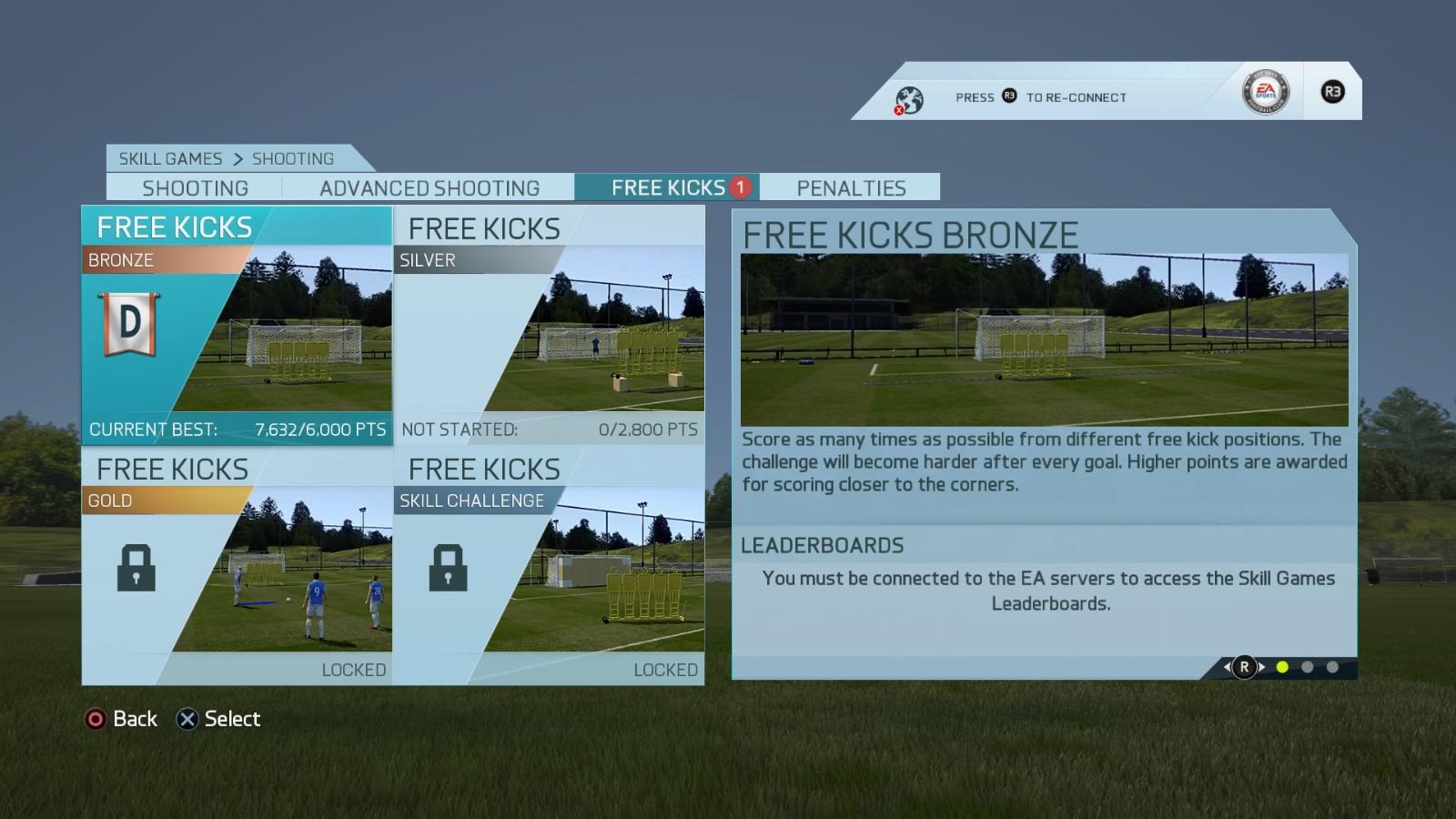Choose the Free Kicks Bronze challenge tile
Screen dimensions: 1456x819
click(237, 326)
